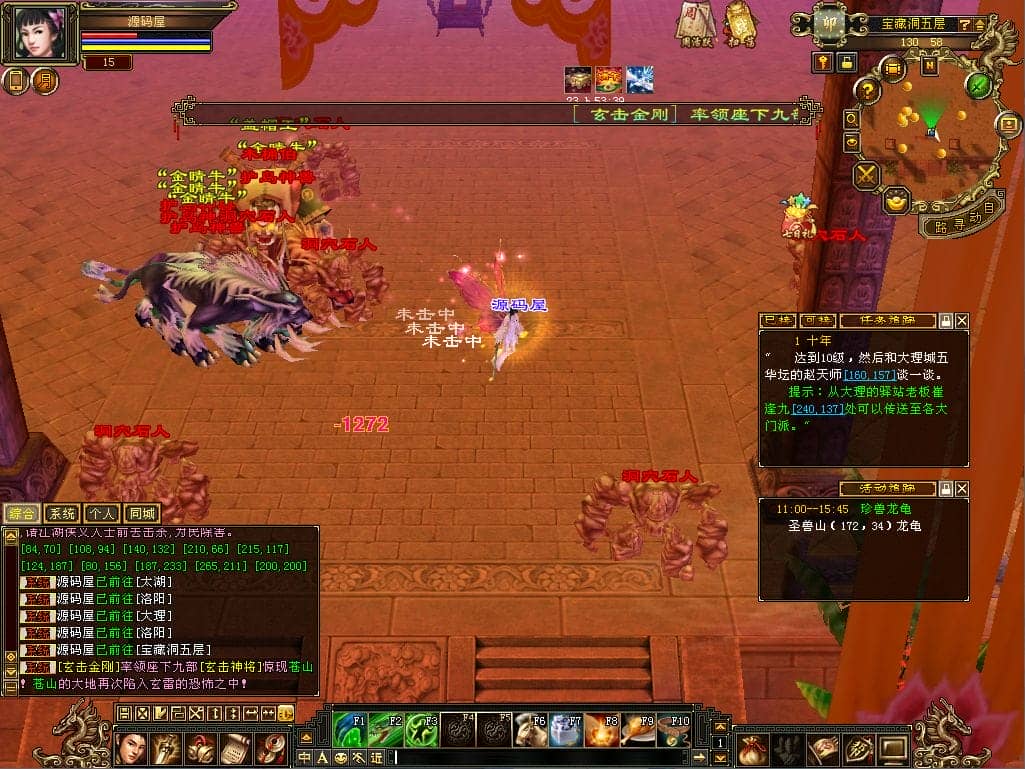Click the chat text input box
The image size is (1025, 769).
pos(550,758)
